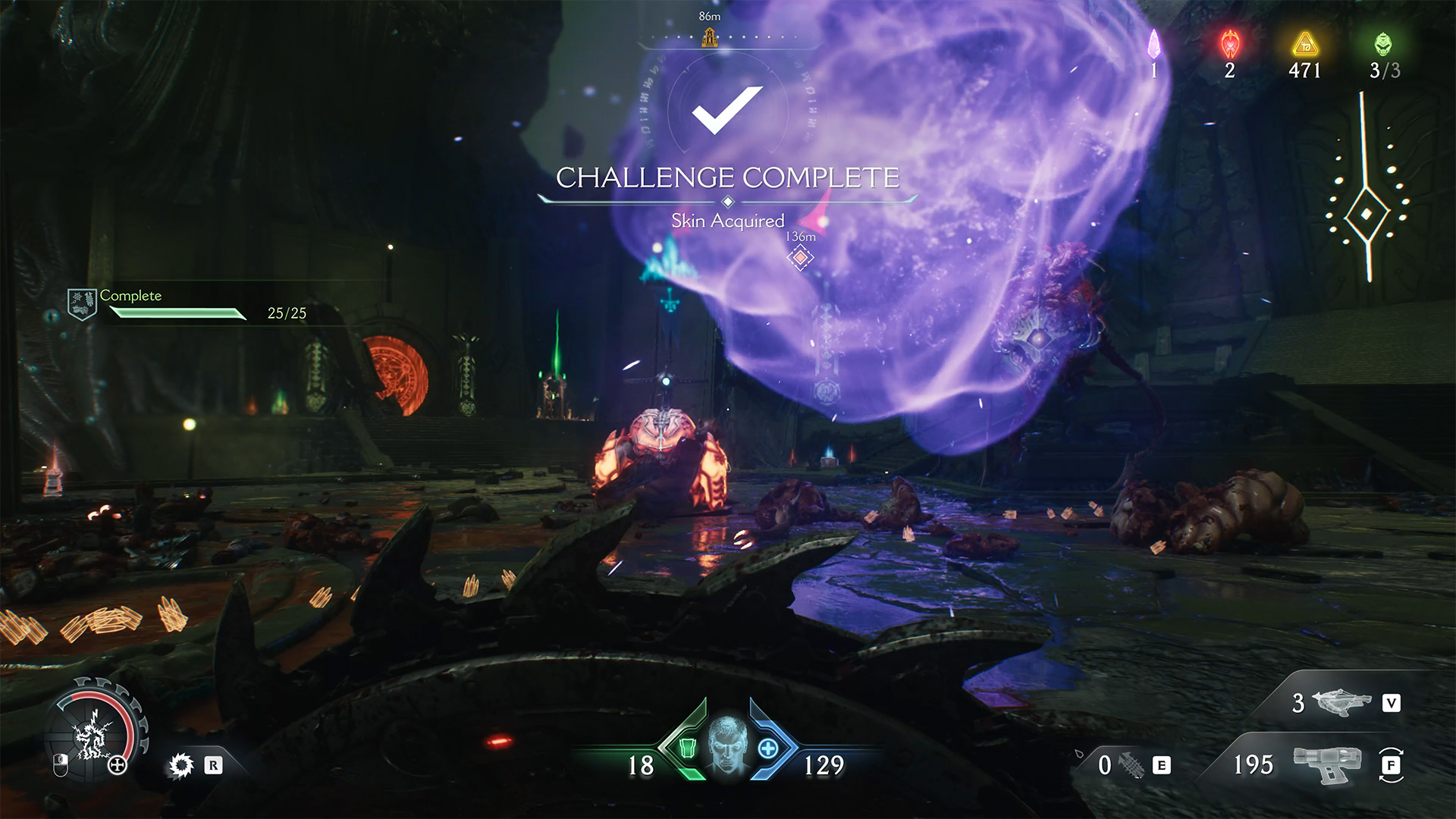The height and width of the screenshot is (819, 1456).
Task: Select the green demon head counter icon
Action: [1383, 45]
